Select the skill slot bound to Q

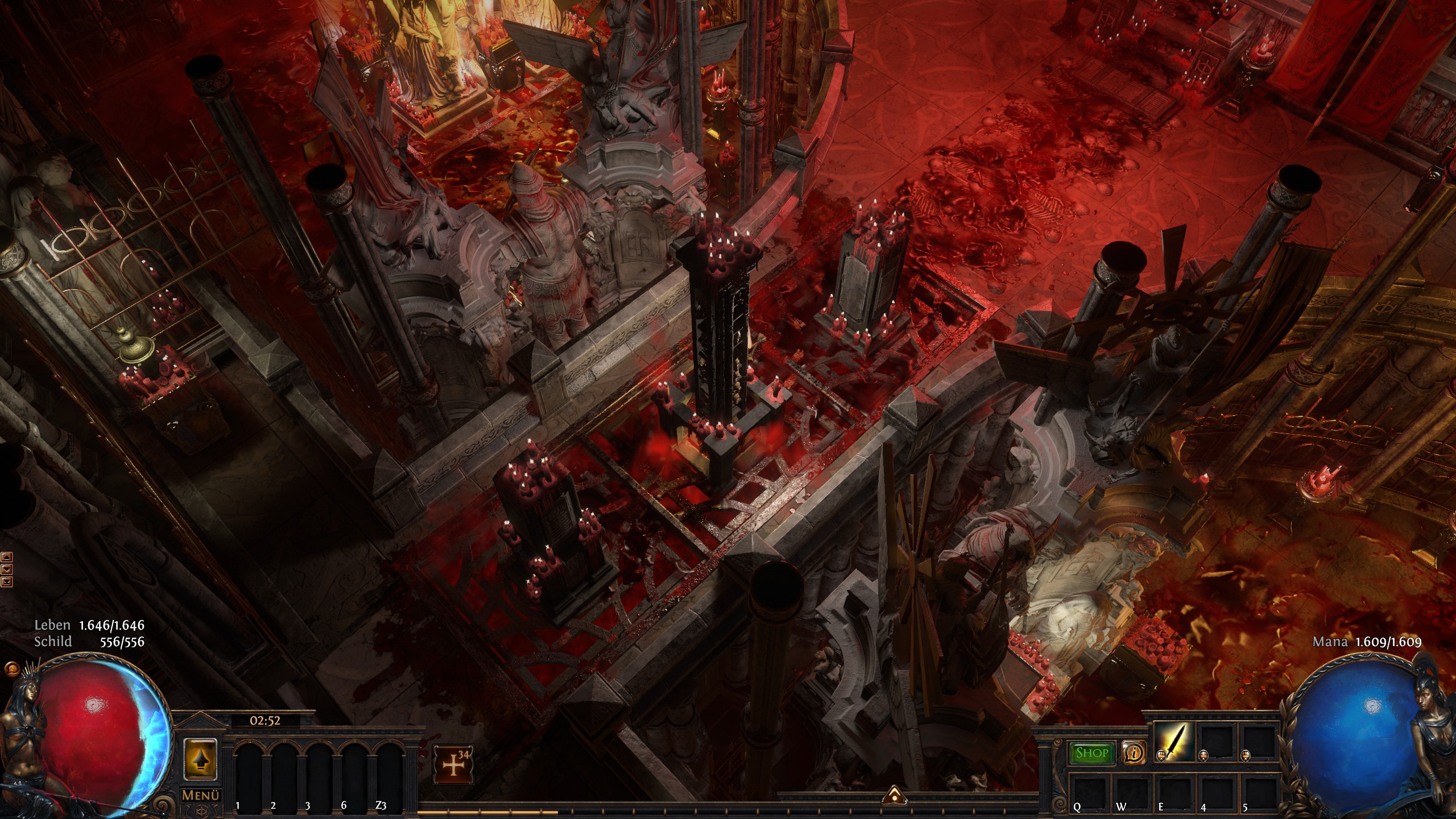click(1085, 788)
